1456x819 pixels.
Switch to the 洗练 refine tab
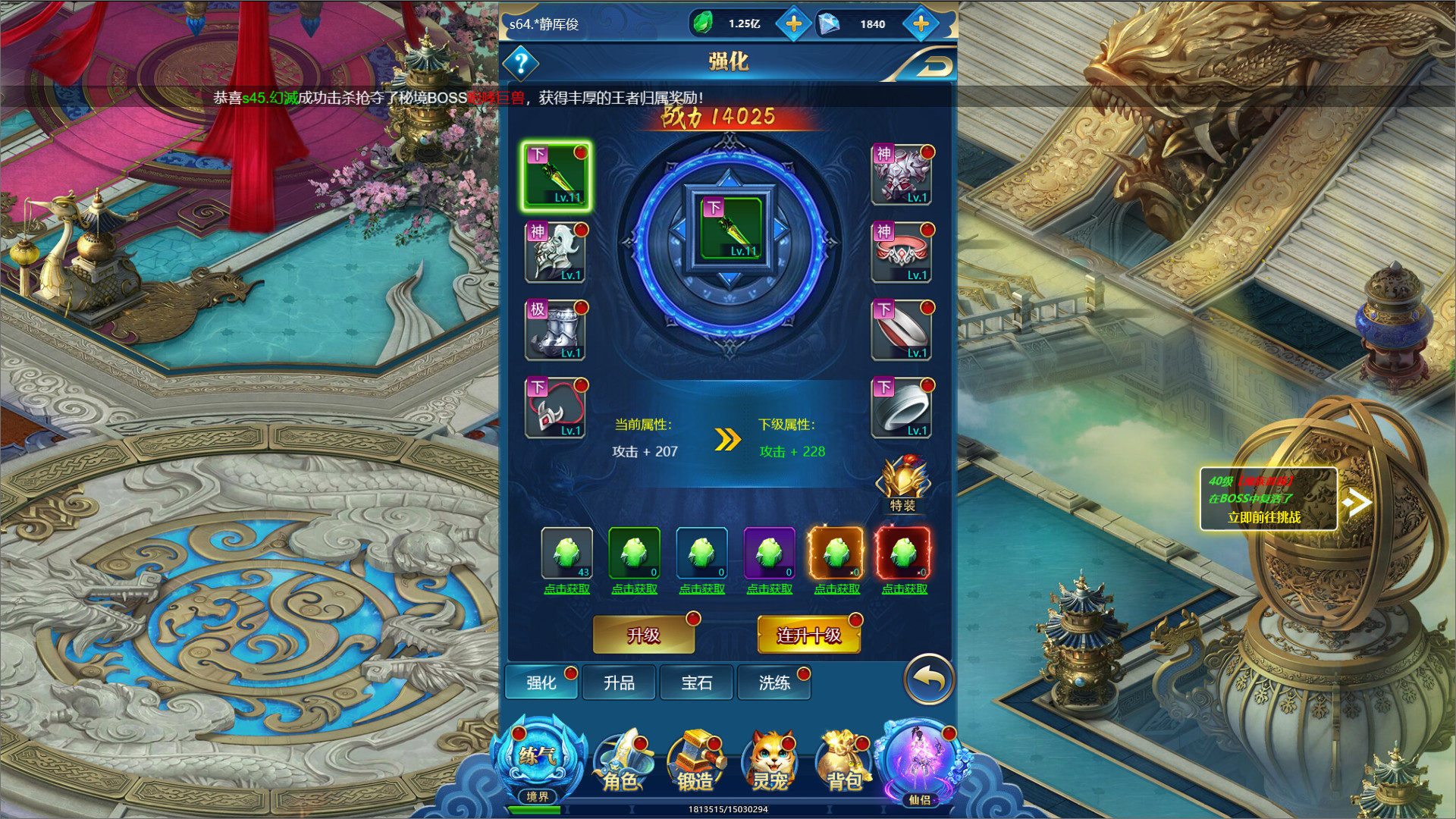click(x=774, y=682)
